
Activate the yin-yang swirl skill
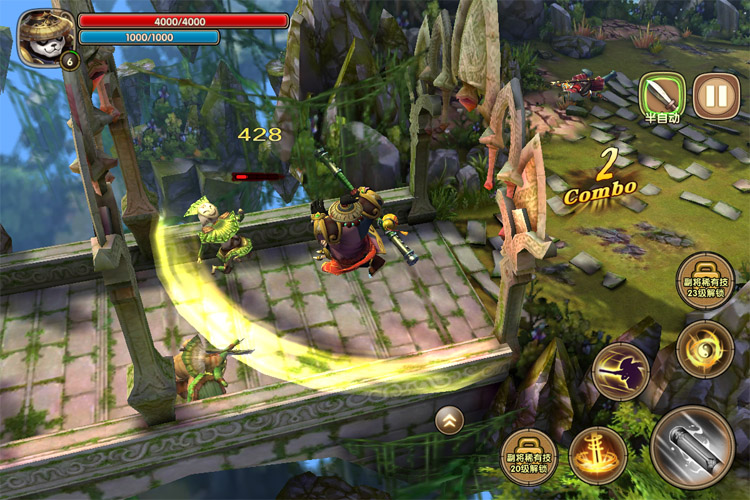704,349
